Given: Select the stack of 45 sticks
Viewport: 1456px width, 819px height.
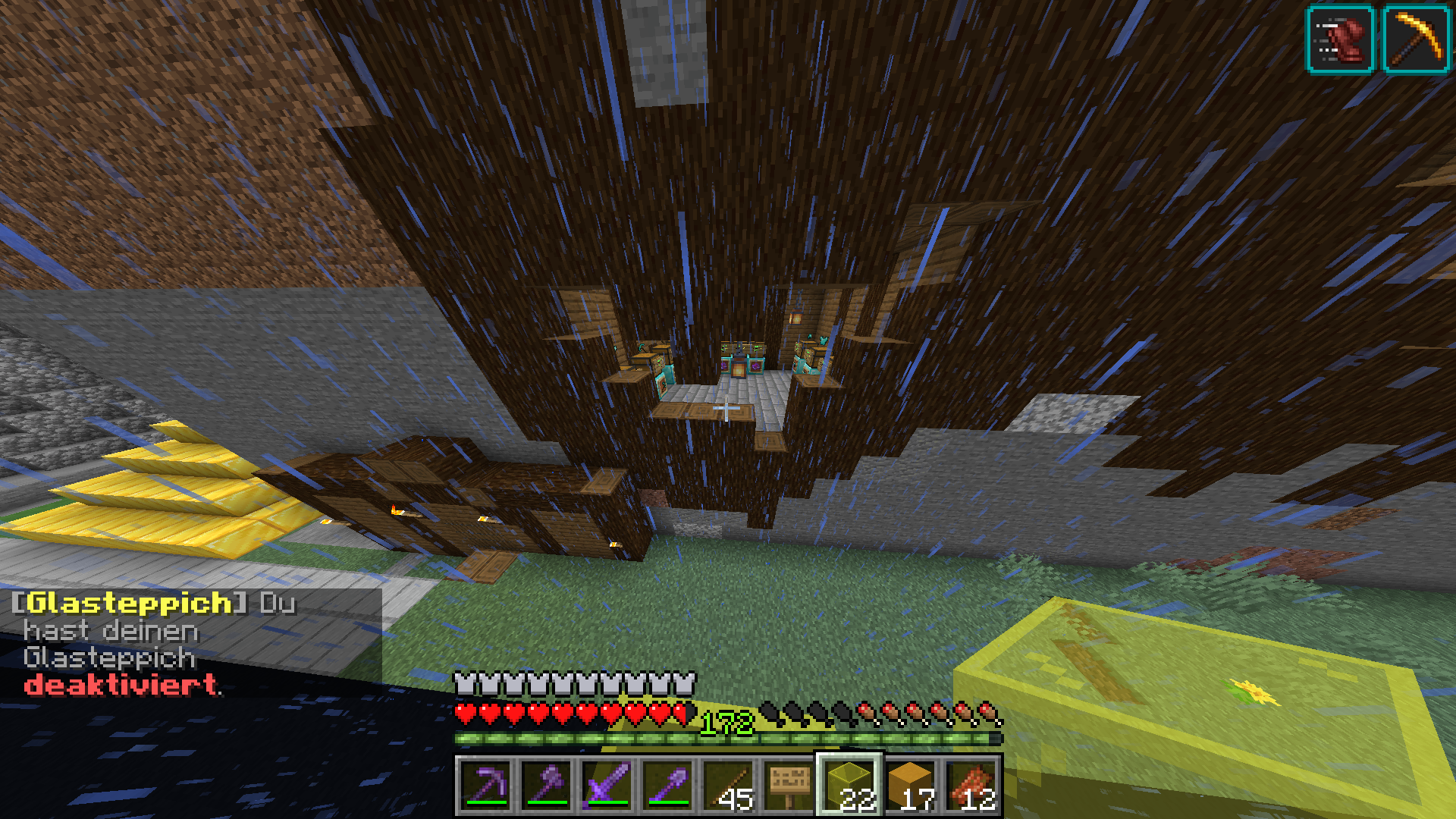Looking at the screenshot, I should click(729, 785).
